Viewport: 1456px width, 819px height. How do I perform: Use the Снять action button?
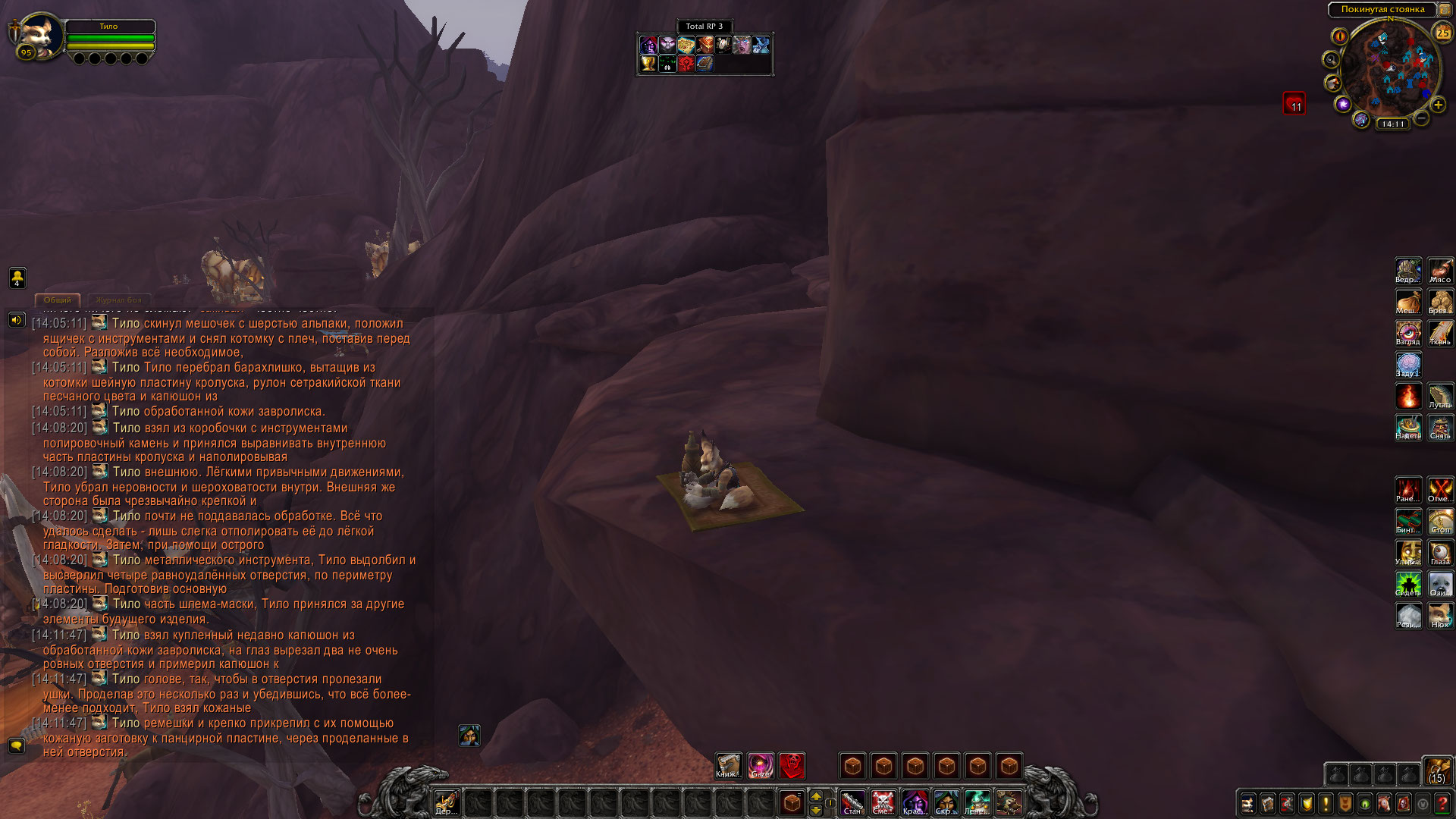pyautogui.click(x=1440, y=427)
